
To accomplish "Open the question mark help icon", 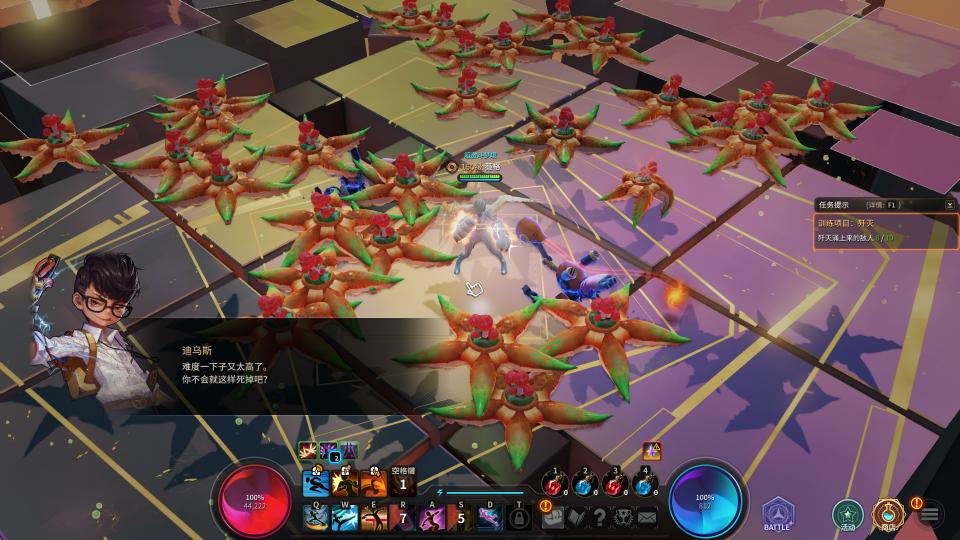I will [x=599, y=517].
